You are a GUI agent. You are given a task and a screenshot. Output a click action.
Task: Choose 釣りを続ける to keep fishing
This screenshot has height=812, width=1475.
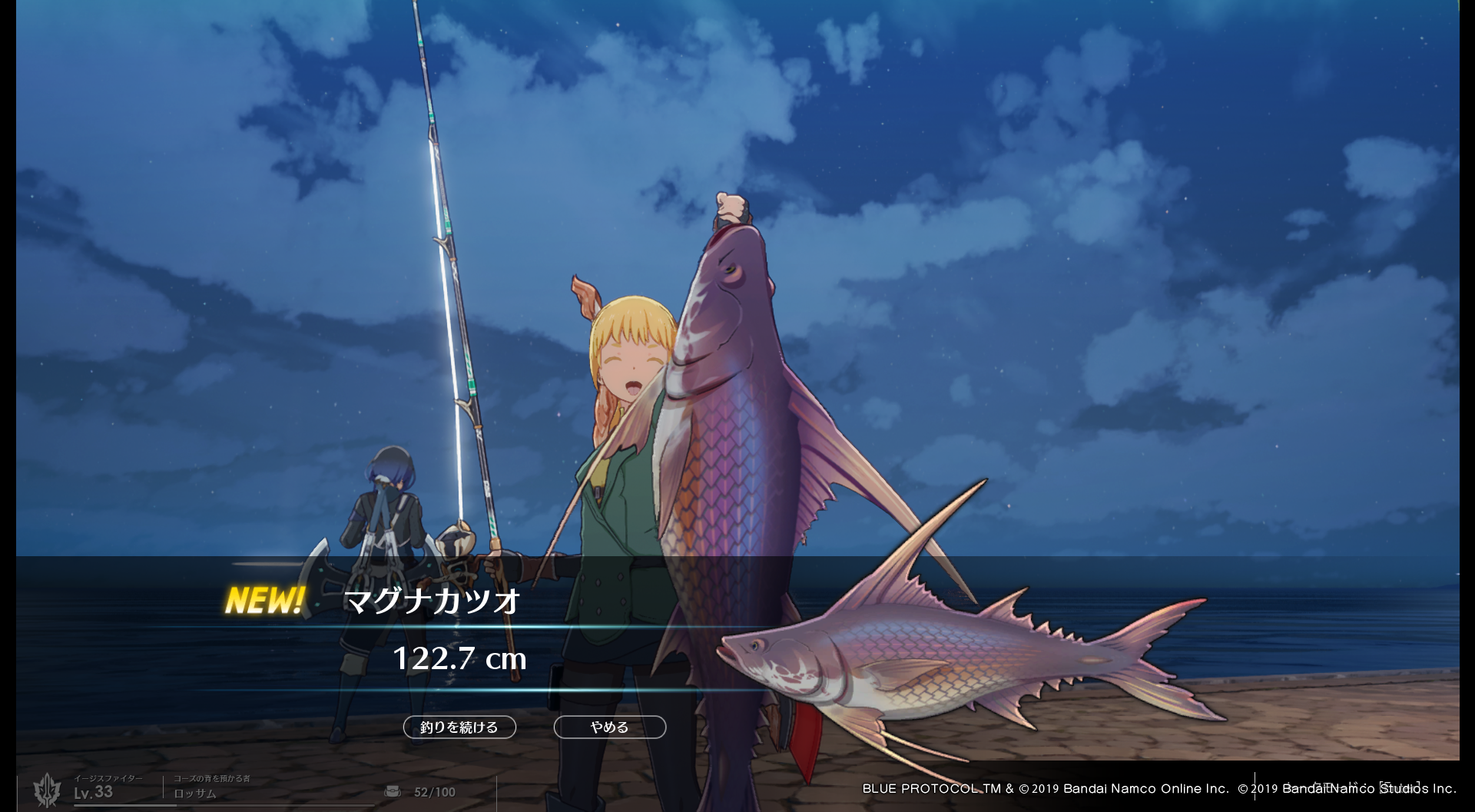[459, 727]
